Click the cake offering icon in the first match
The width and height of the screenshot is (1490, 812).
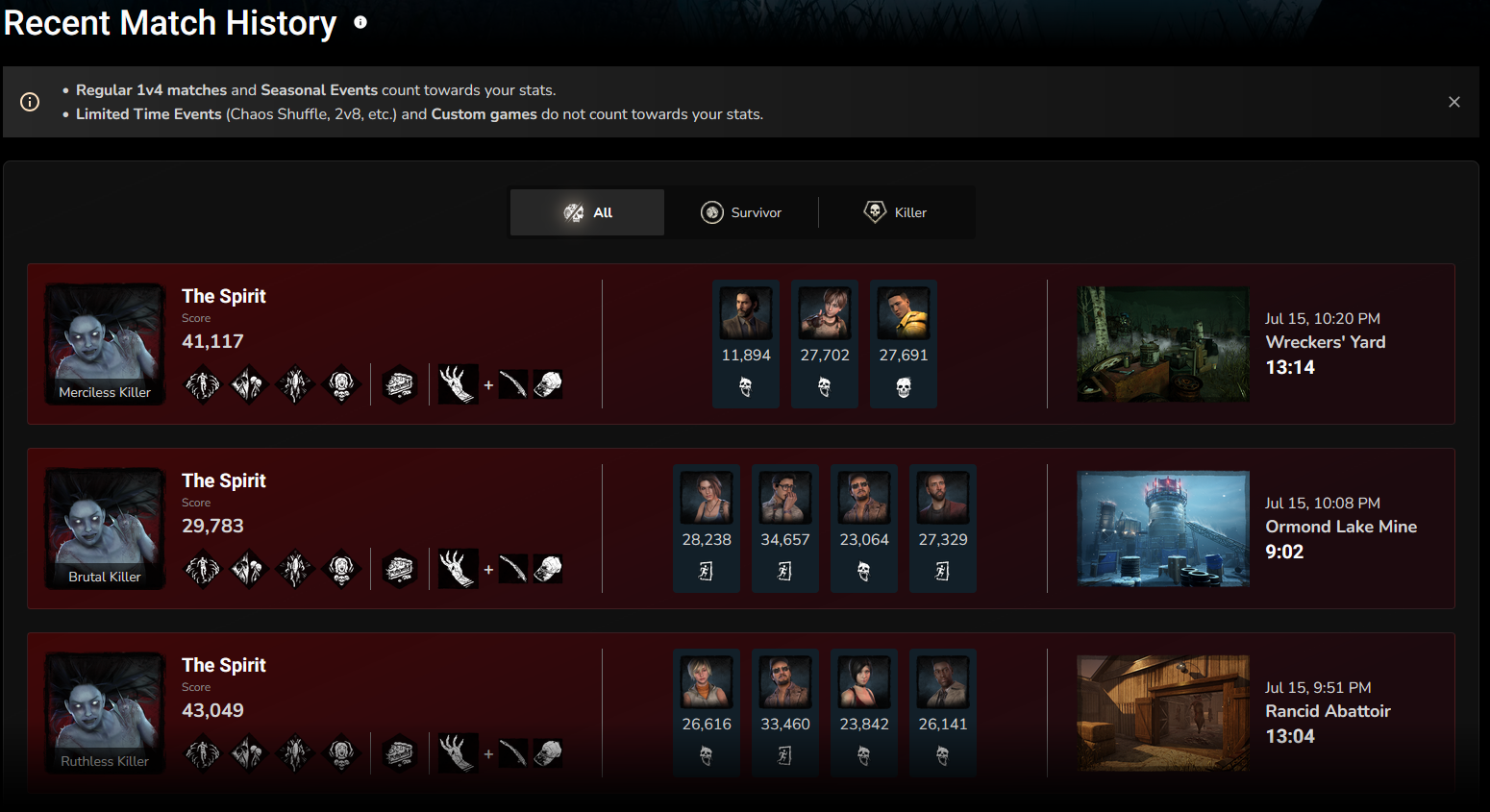(399, 383)
